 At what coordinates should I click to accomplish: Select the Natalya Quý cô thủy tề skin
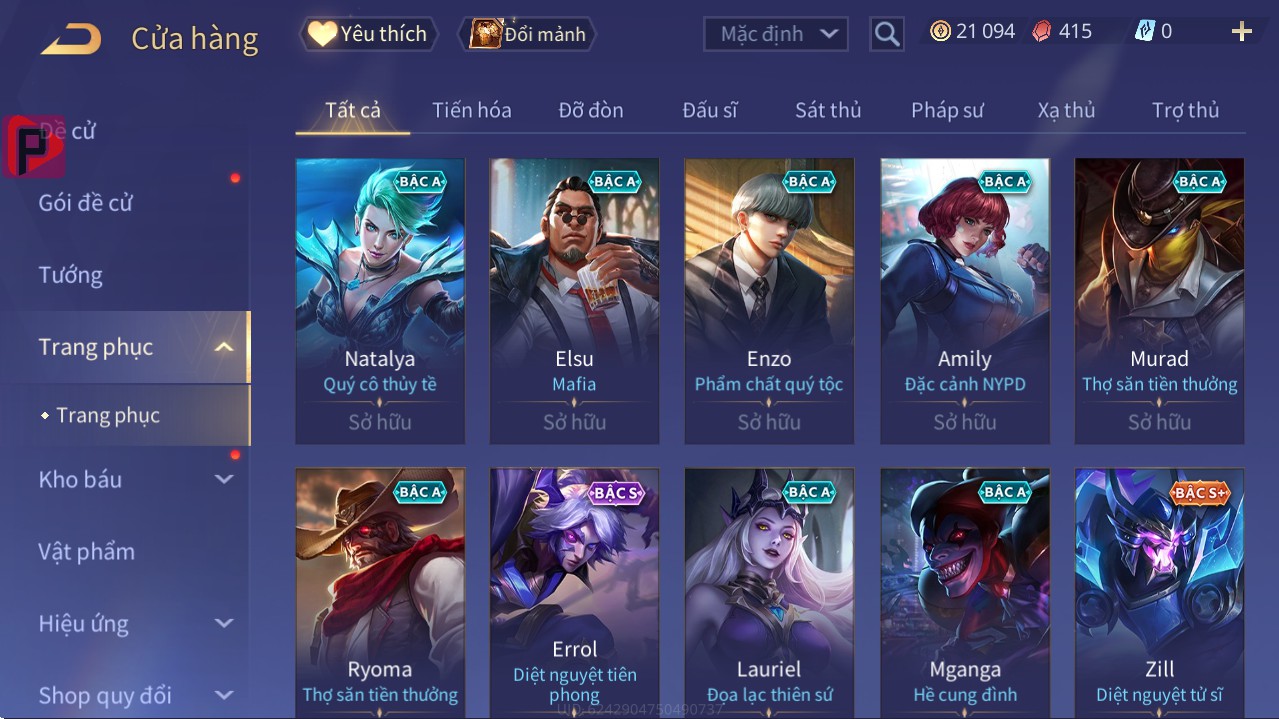[x=380, y=300]
